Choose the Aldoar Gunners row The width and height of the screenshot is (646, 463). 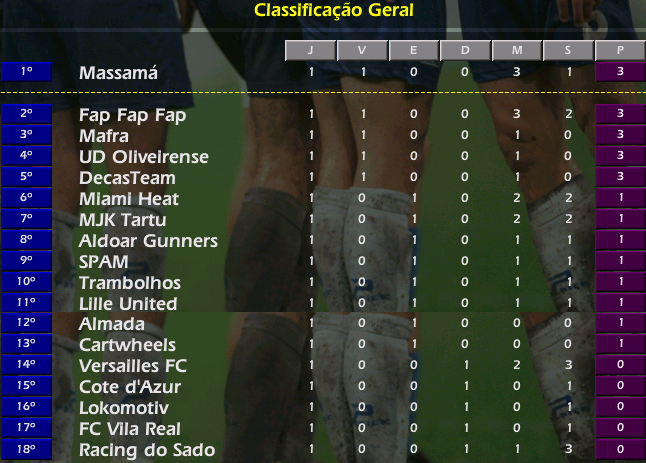148,241
